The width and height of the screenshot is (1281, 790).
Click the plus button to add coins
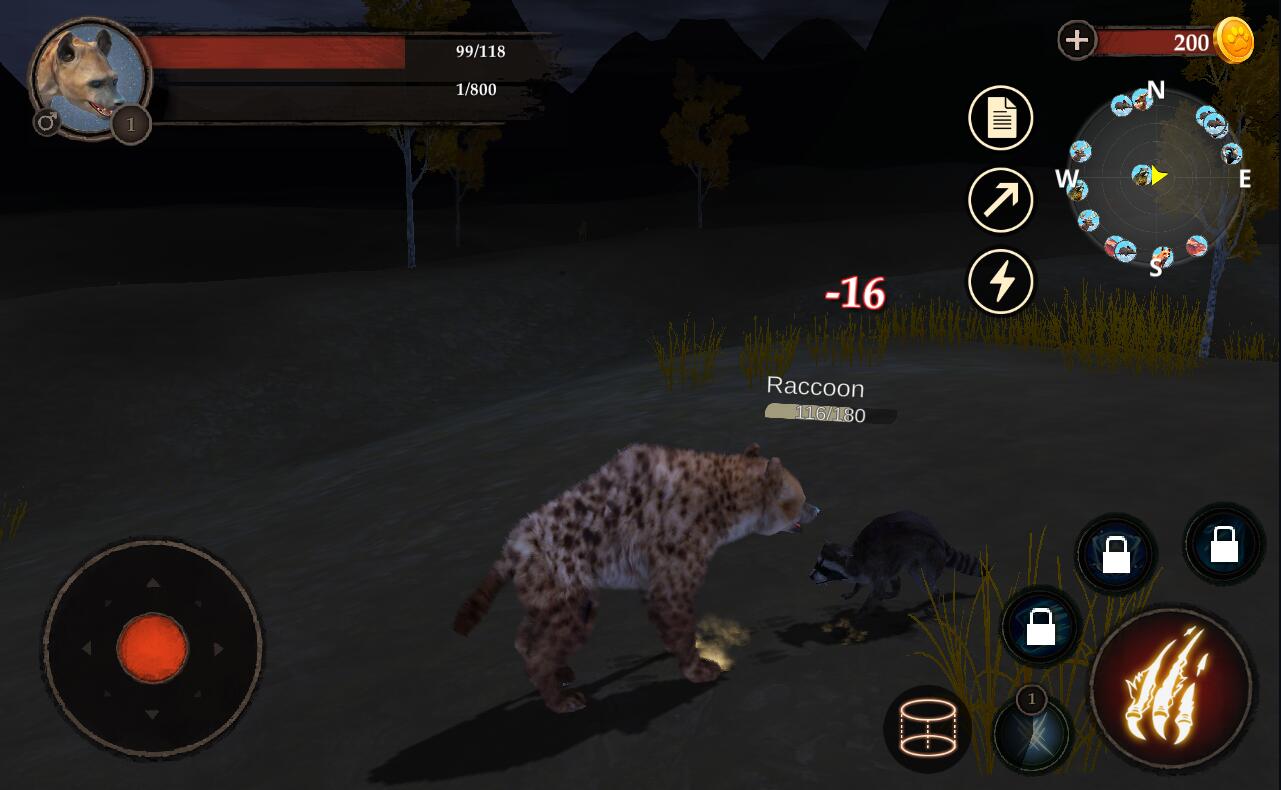(1077, 41)
